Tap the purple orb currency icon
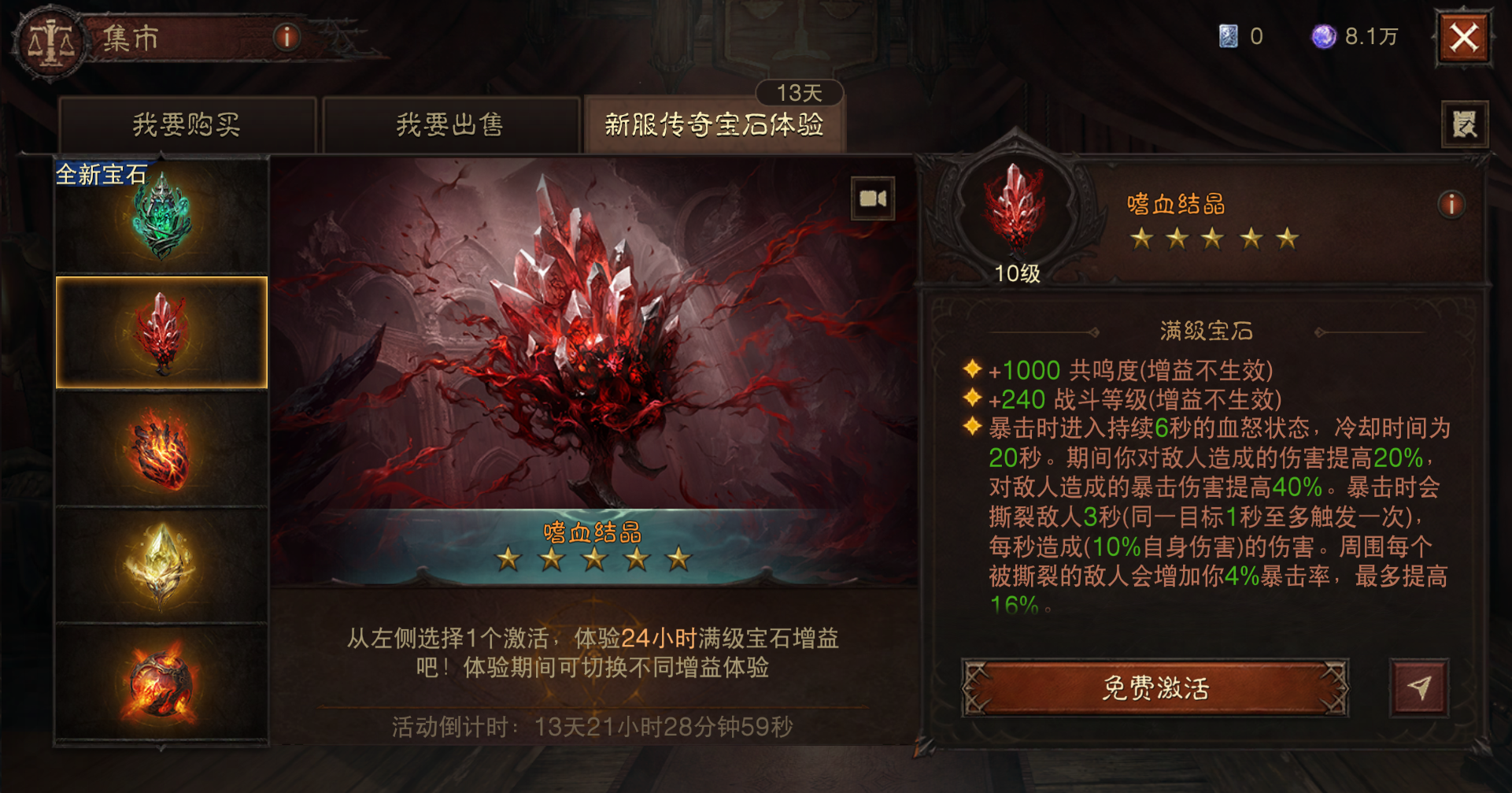 pyautogui.click(x=1323, y=36)
